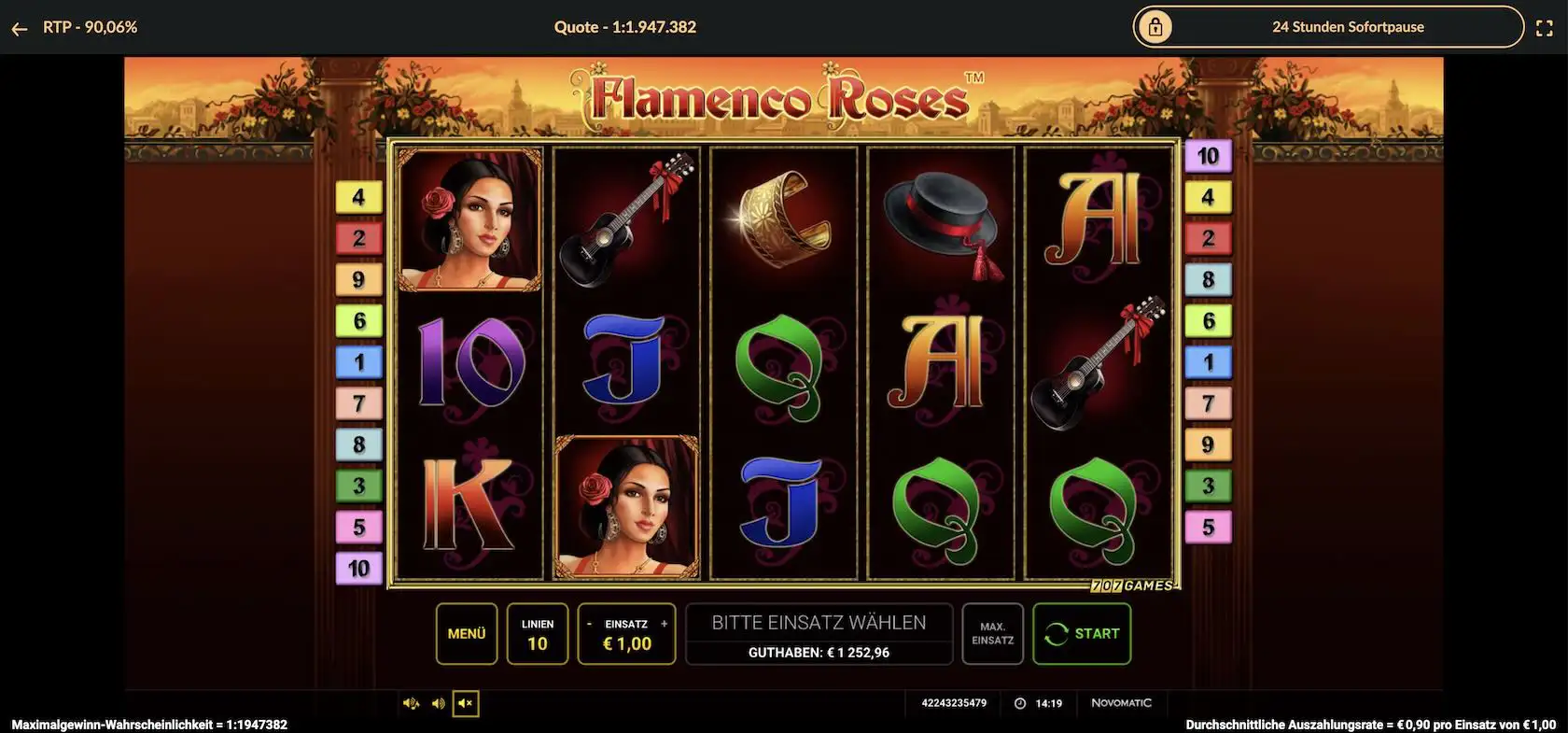
Task: Click the clock icon next to 14:19
Action: pos(1018,703)
